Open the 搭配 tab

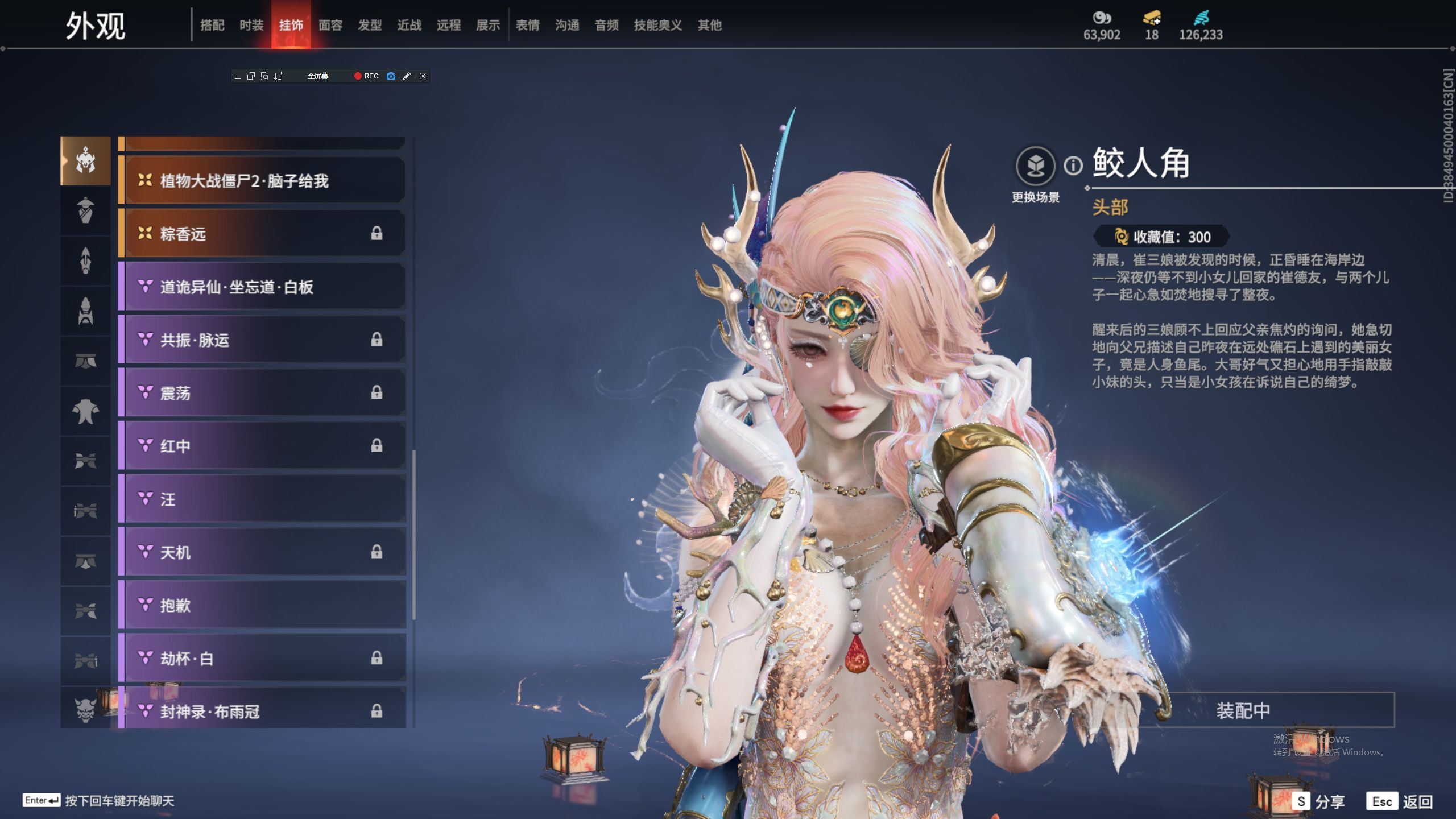(212, 25)
